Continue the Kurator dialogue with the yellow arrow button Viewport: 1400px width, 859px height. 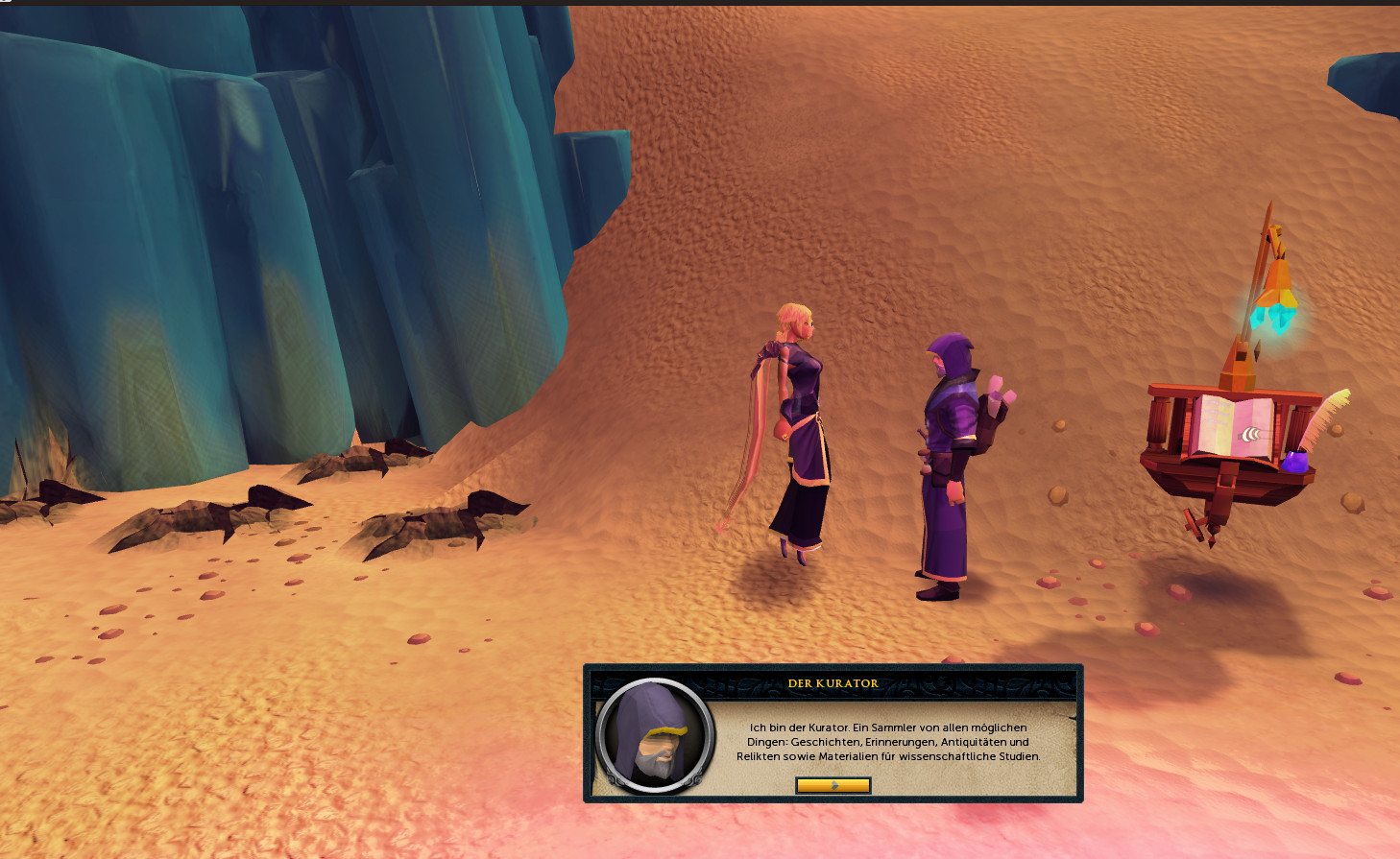833,785
